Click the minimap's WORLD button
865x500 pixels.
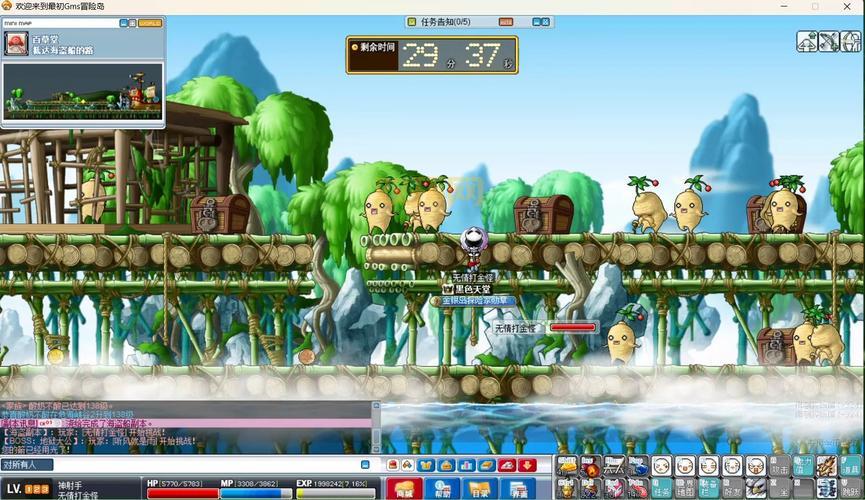pyautogui.click(x=149, y=22)
